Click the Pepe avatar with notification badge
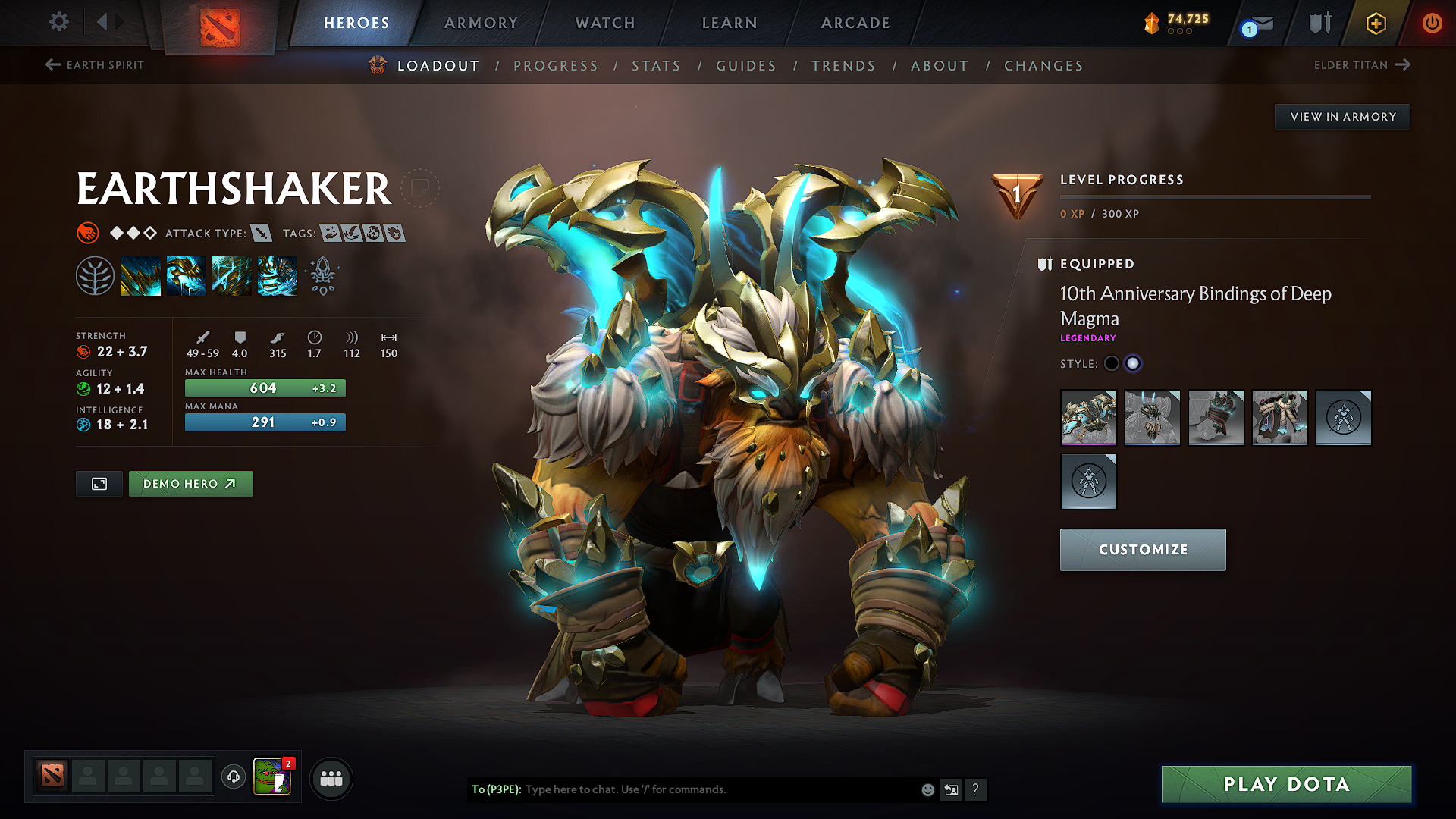The image size is (1456, 819). point(273,777)
